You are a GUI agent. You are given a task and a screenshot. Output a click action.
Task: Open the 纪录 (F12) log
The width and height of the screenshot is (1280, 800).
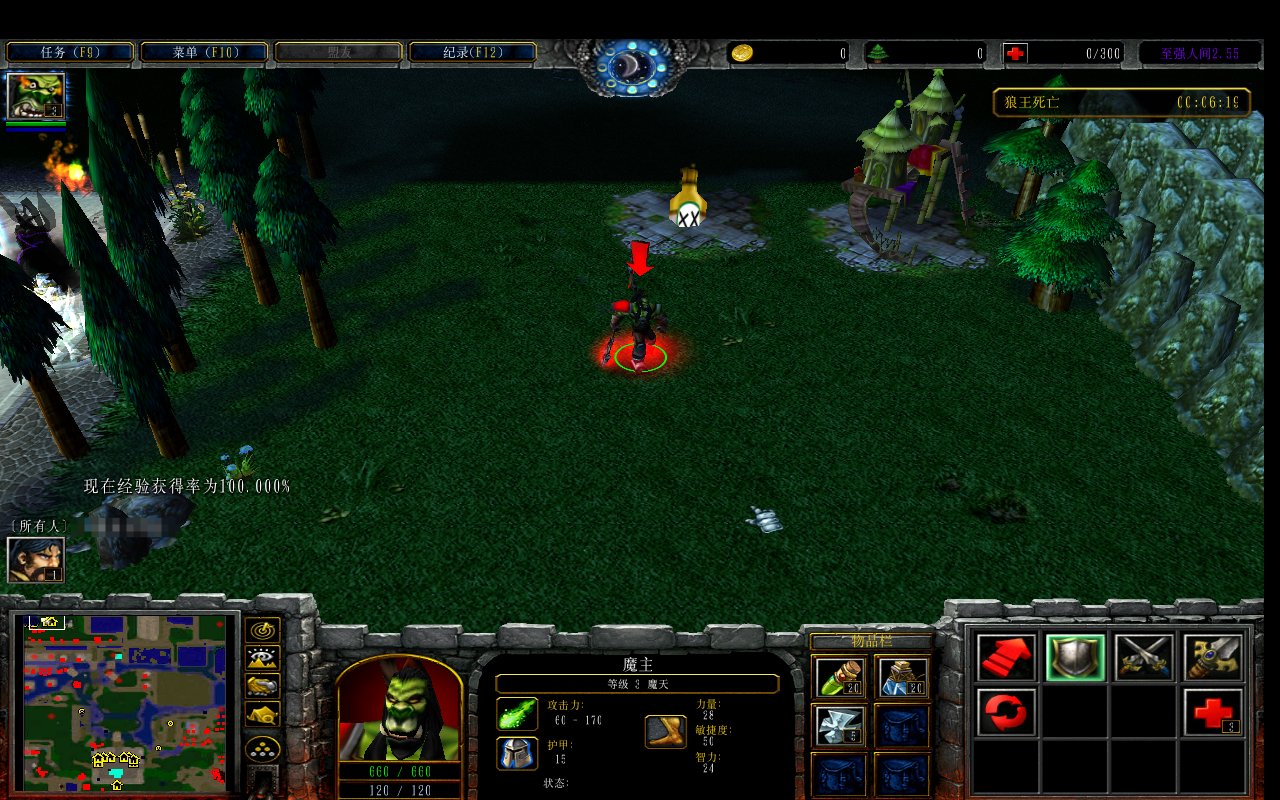pos(472,52)
